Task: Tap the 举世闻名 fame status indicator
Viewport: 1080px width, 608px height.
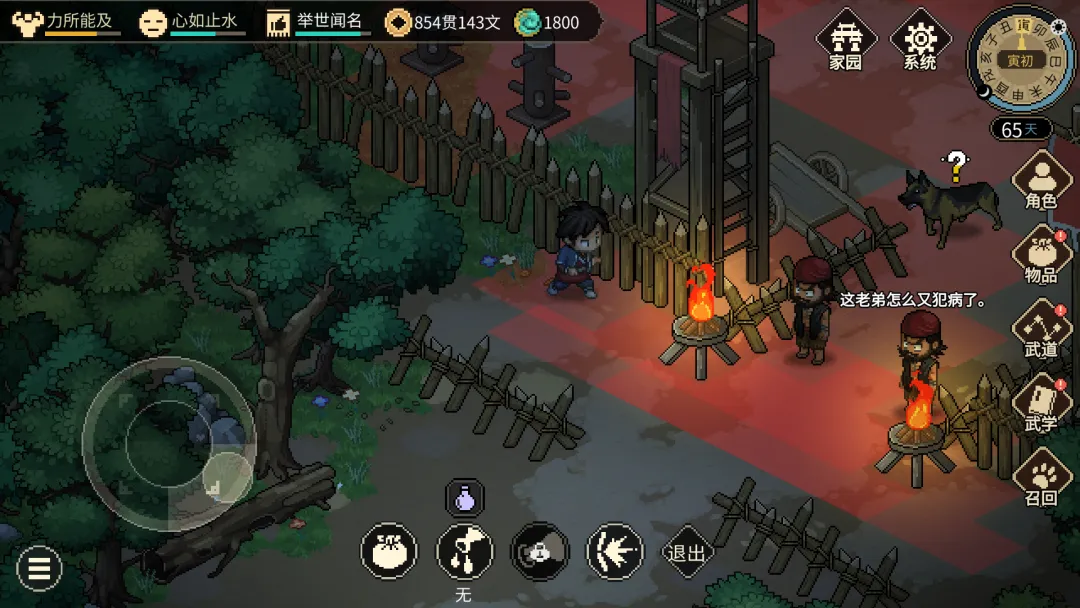Action: [x=316, y=22]
